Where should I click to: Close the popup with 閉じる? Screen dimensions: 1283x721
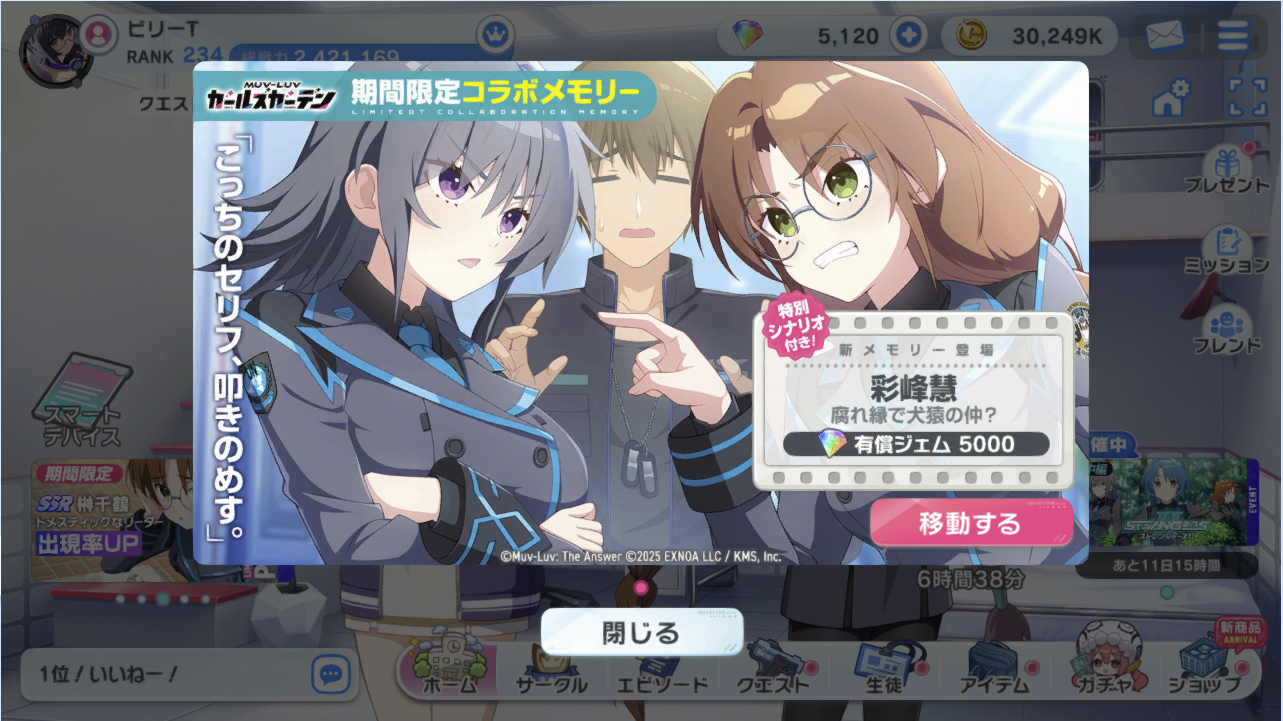pos(641,633)
